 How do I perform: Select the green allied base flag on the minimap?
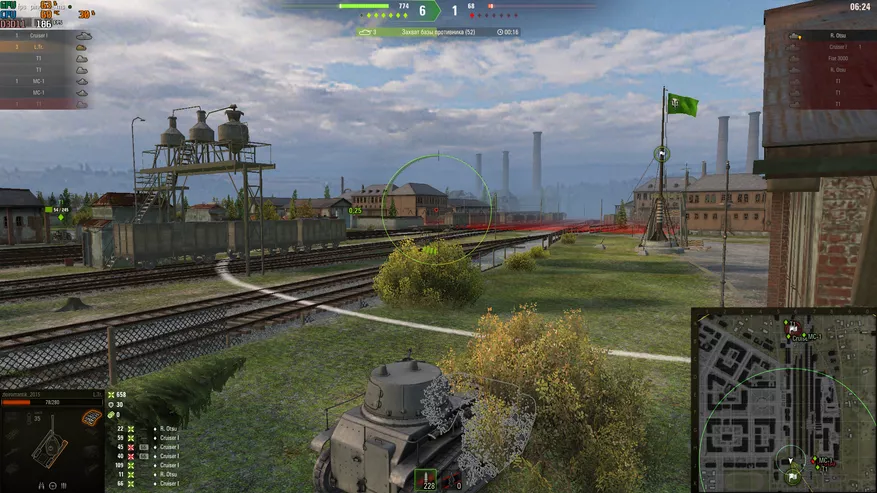click(x=793, y=478)
